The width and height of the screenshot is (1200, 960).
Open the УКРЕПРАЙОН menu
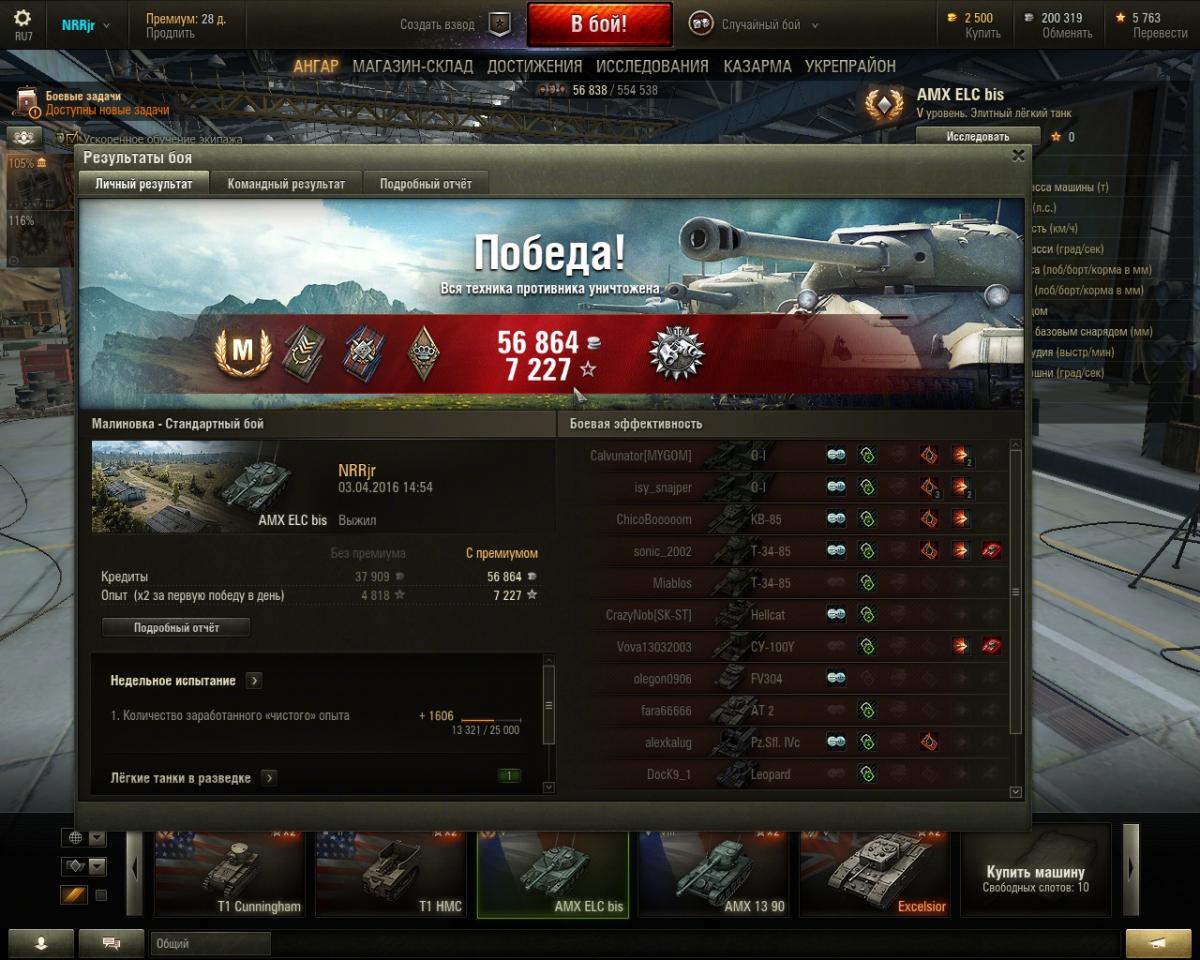(850, 66)
